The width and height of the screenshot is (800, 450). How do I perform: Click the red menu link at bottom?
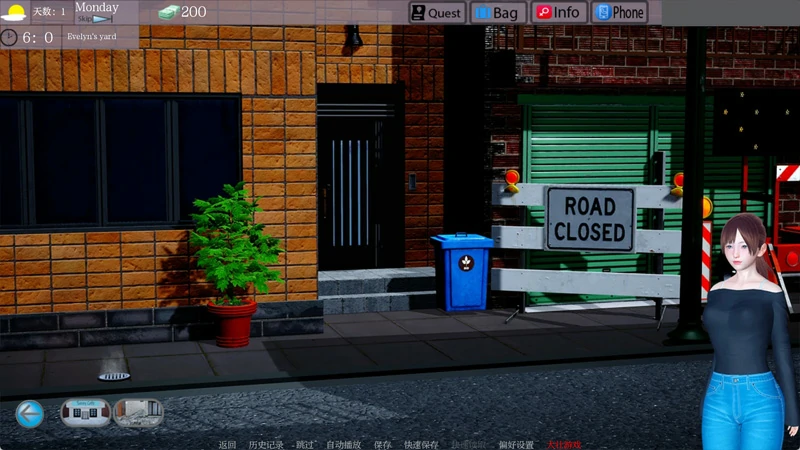(x=563, y=444)
